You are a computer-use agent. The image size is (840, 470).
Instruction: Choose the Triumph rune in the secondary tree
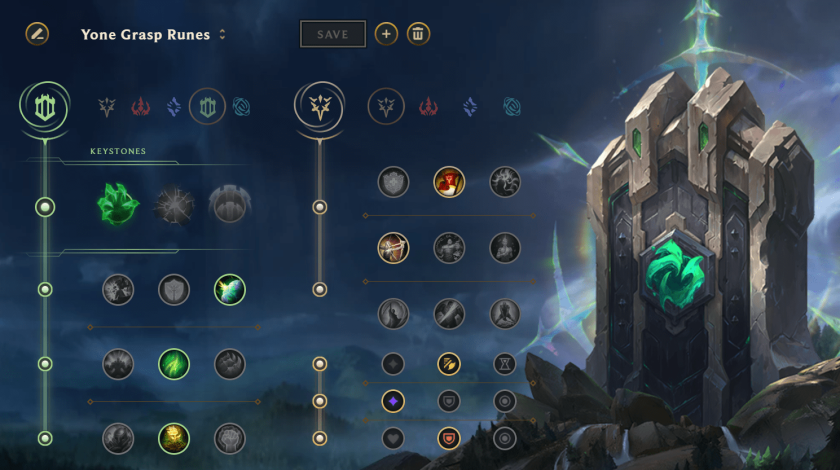point(449,182)
